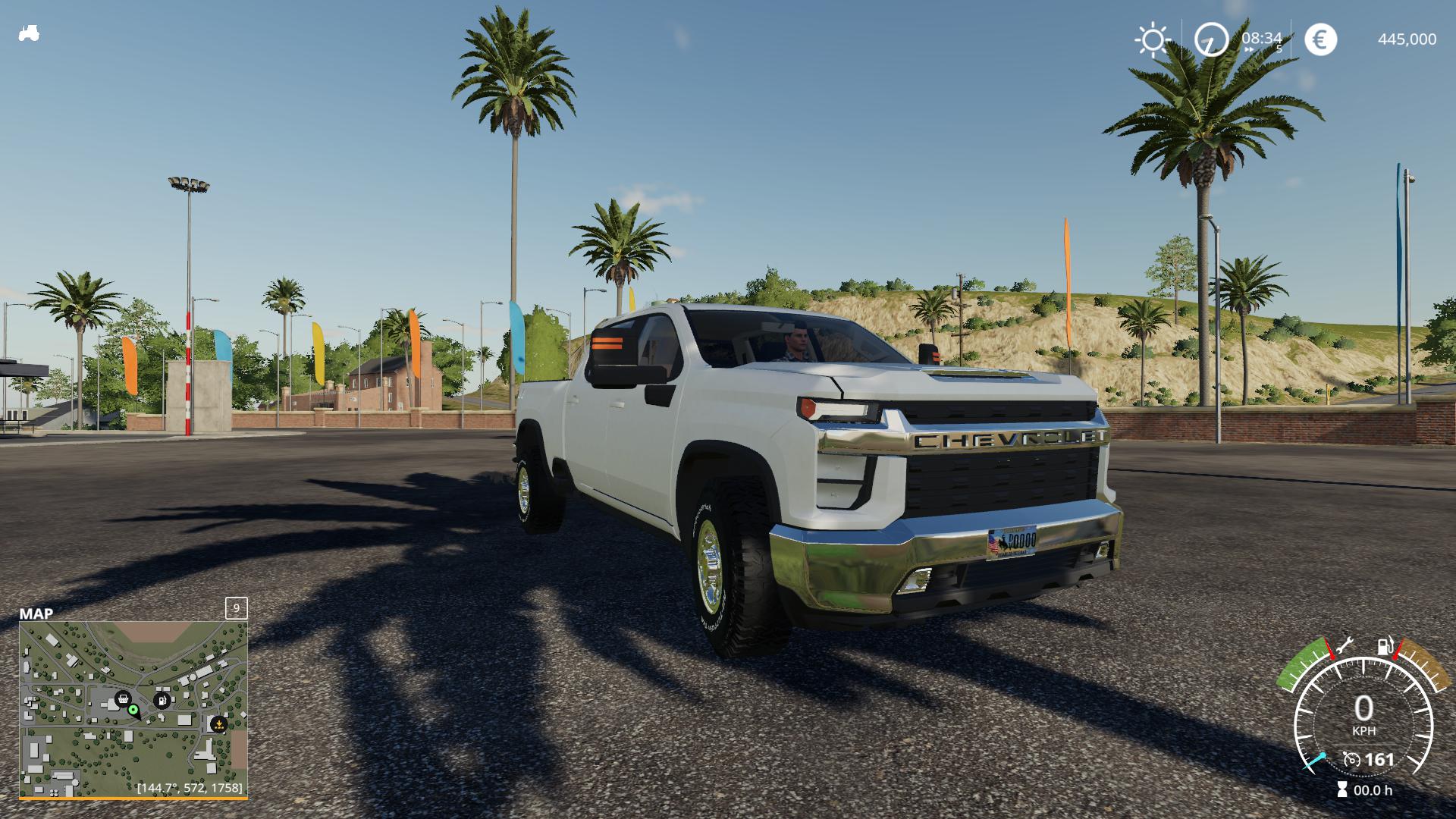Toggle the cruise control icon beside 161

point(1351,759)
